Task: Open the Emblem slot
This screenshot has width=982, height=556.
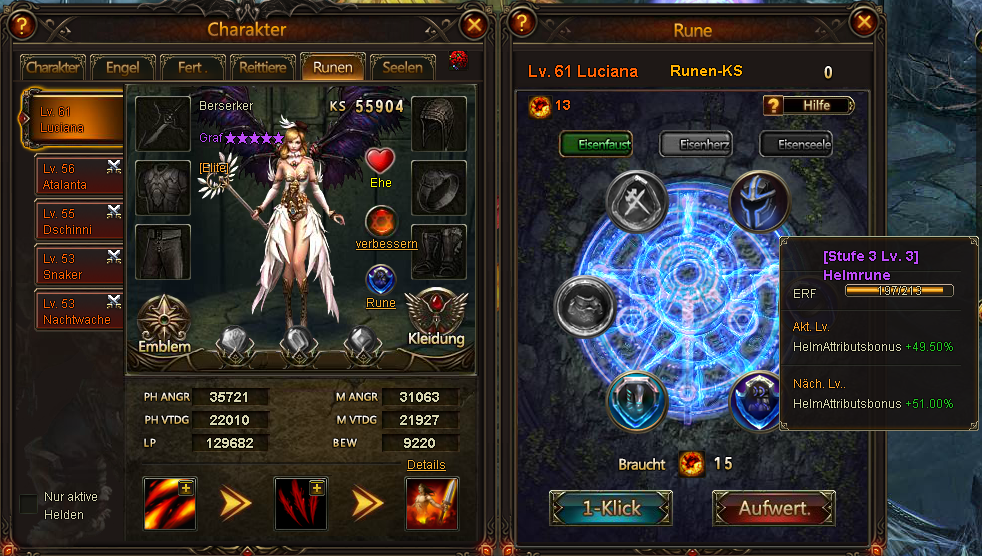Action: click(x=165, y=323)
